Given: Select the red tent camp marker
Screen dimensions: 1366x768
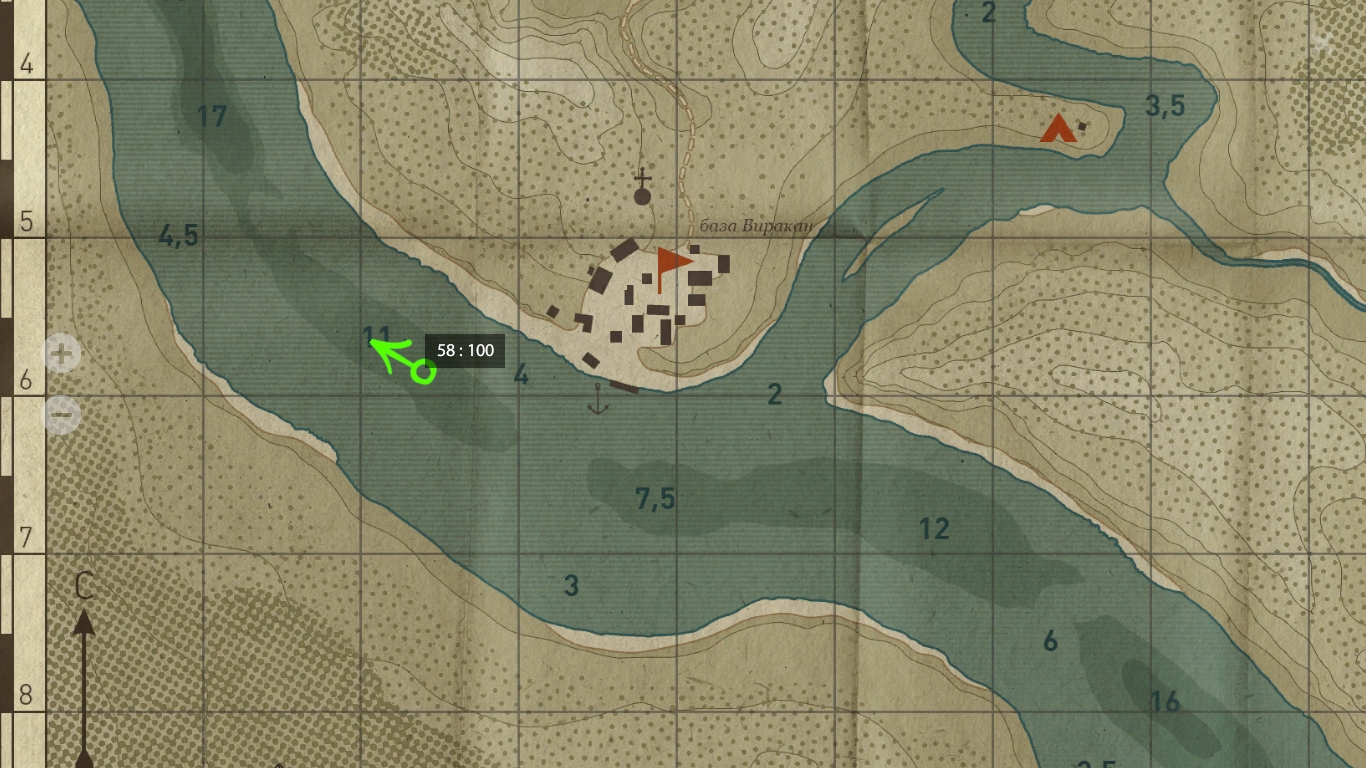Looking at the screenshot, I should (1057, 129).
